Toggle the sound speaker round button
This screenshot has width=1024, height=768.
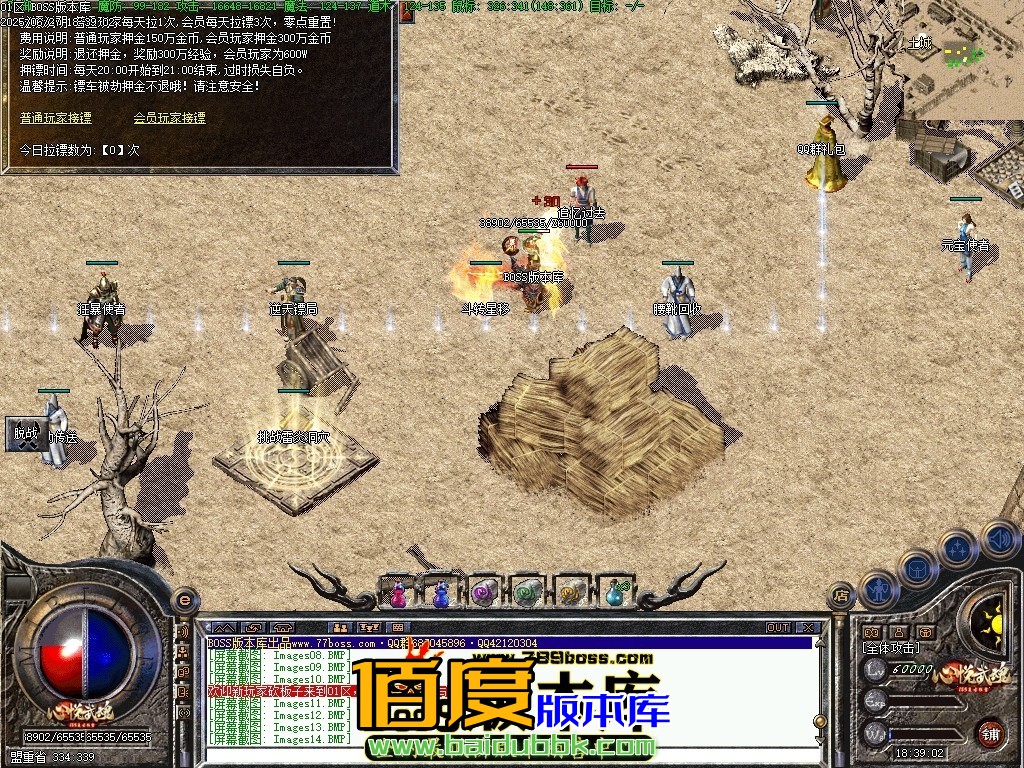click(x=998, y=539)
